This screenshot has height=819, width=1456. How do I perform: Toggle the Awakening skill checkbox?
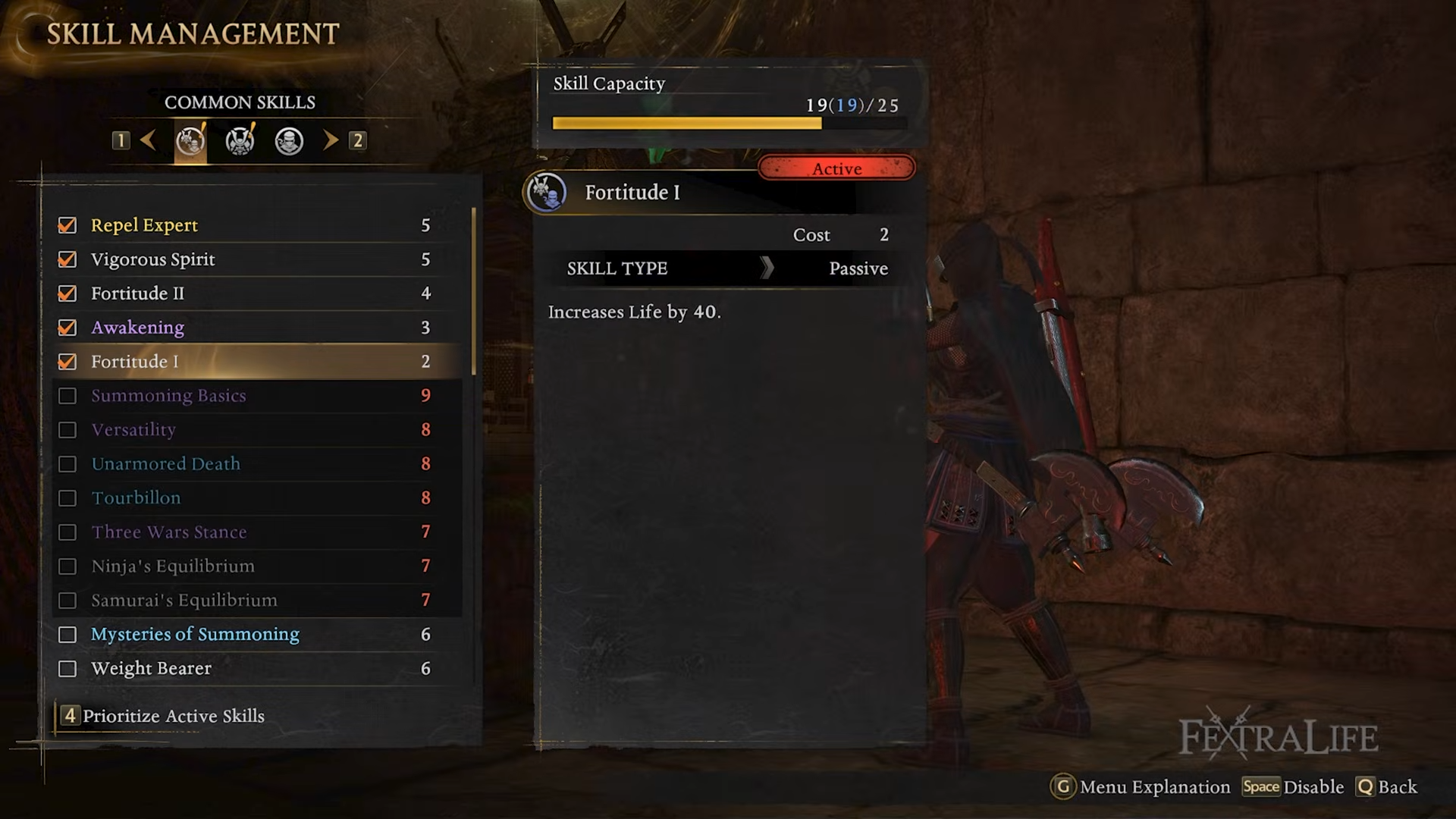[67, 328]
